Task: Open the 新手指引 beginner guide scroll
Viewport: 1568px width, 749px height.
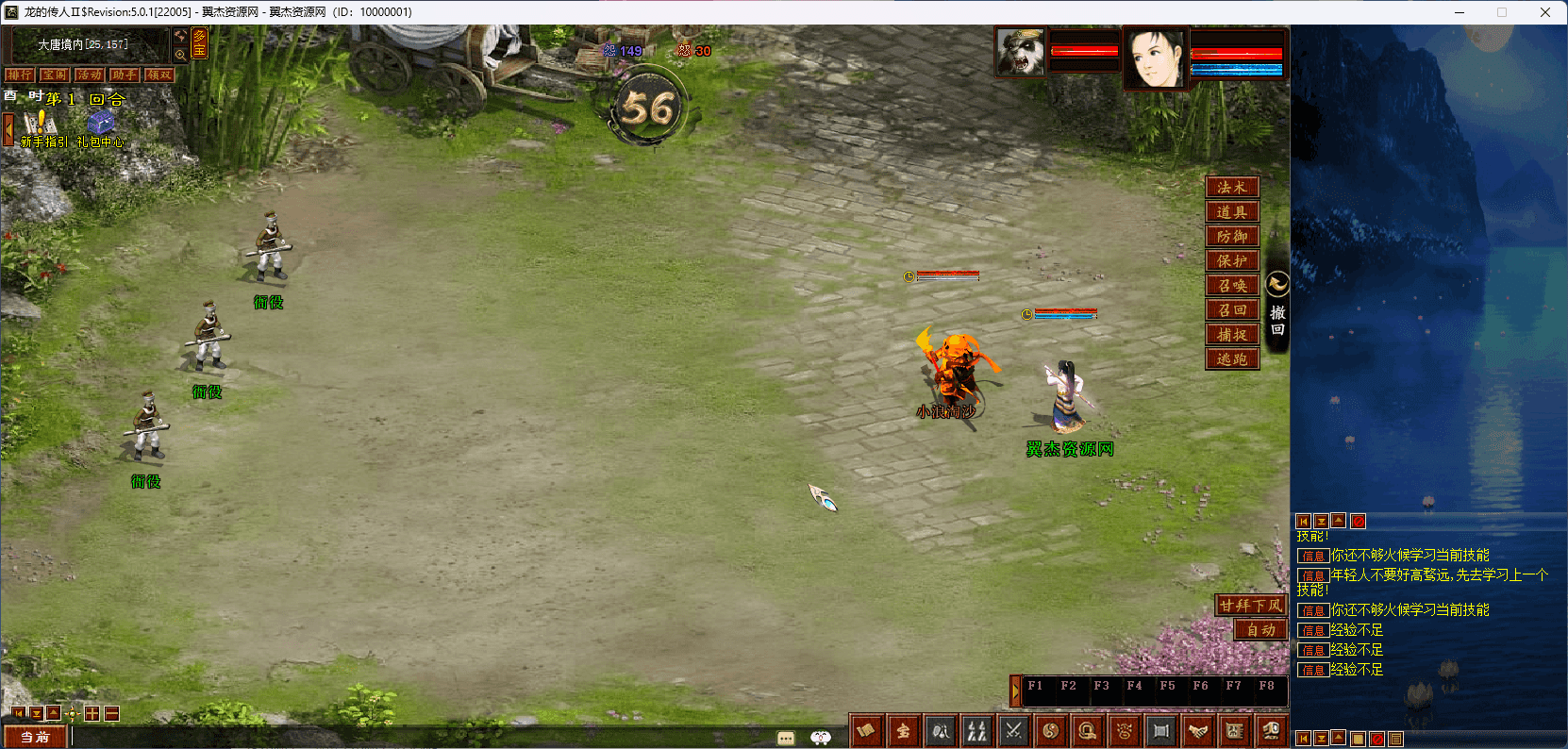Action: 42,125
